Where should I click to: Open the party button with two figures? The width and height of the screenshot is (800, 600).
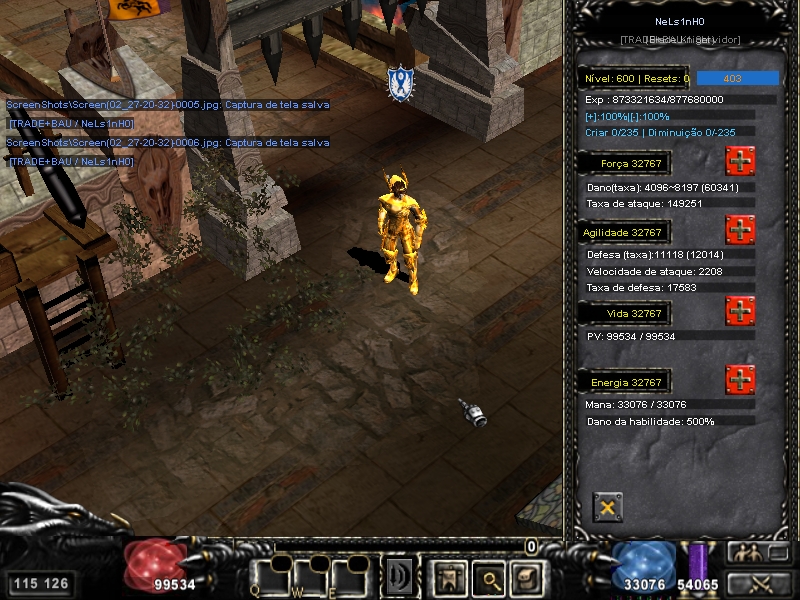click(x=746, y=553)
